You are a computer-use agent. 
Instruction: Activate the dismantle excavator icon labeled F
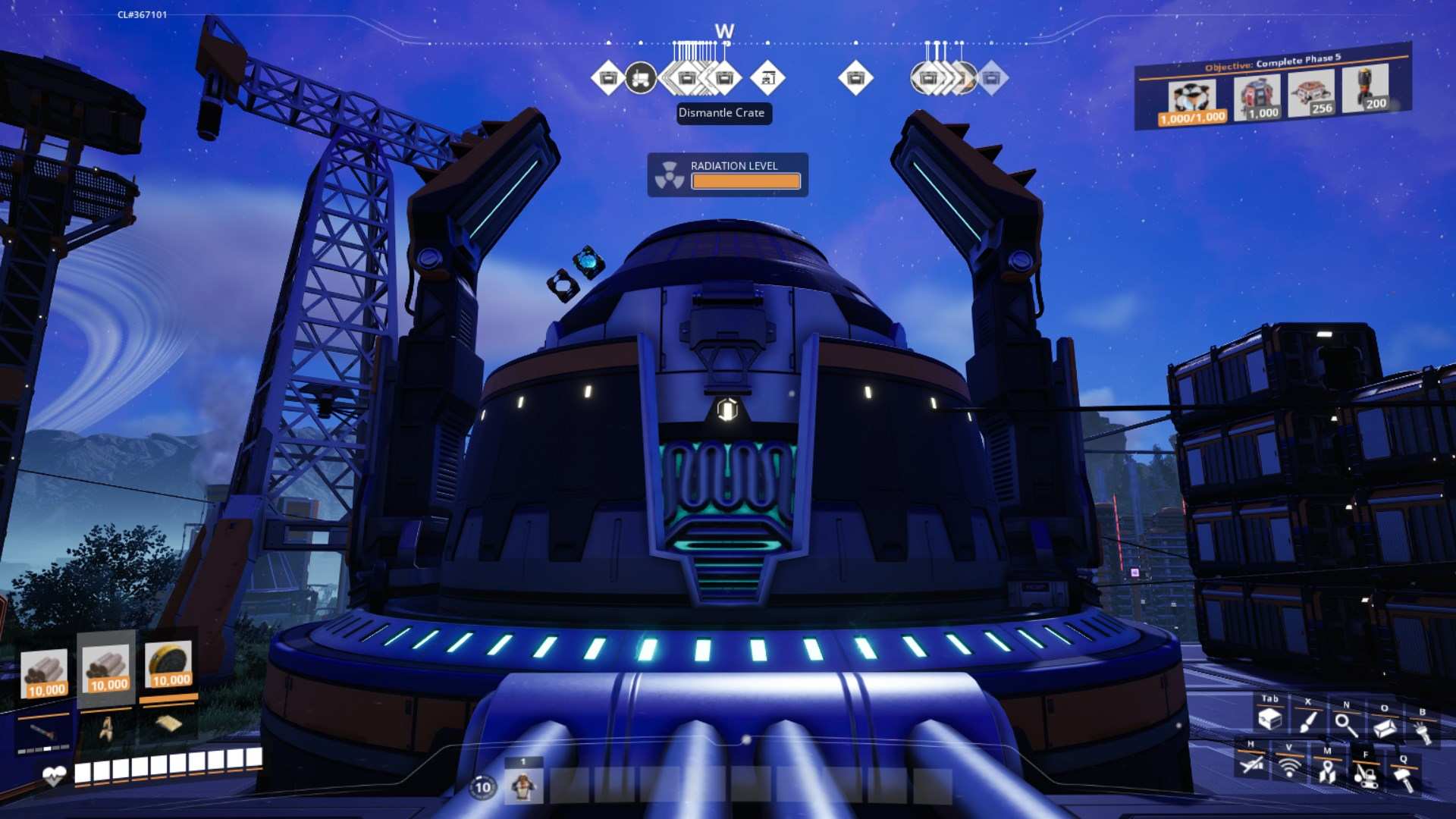point(1365,777)
